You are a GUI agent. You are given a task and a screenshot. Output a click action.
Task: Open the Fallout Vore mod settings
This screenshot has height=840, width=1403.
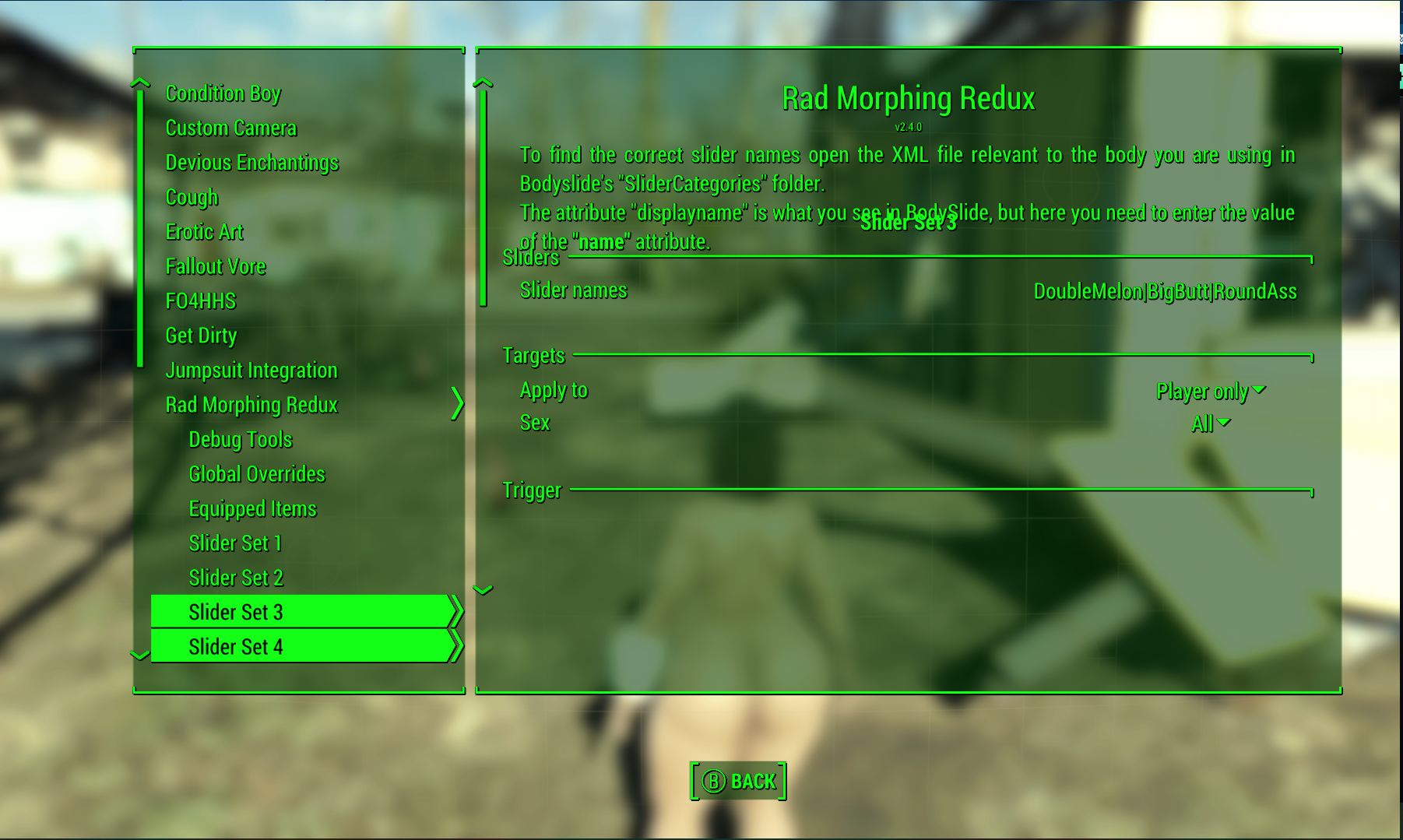coord(216,265)
